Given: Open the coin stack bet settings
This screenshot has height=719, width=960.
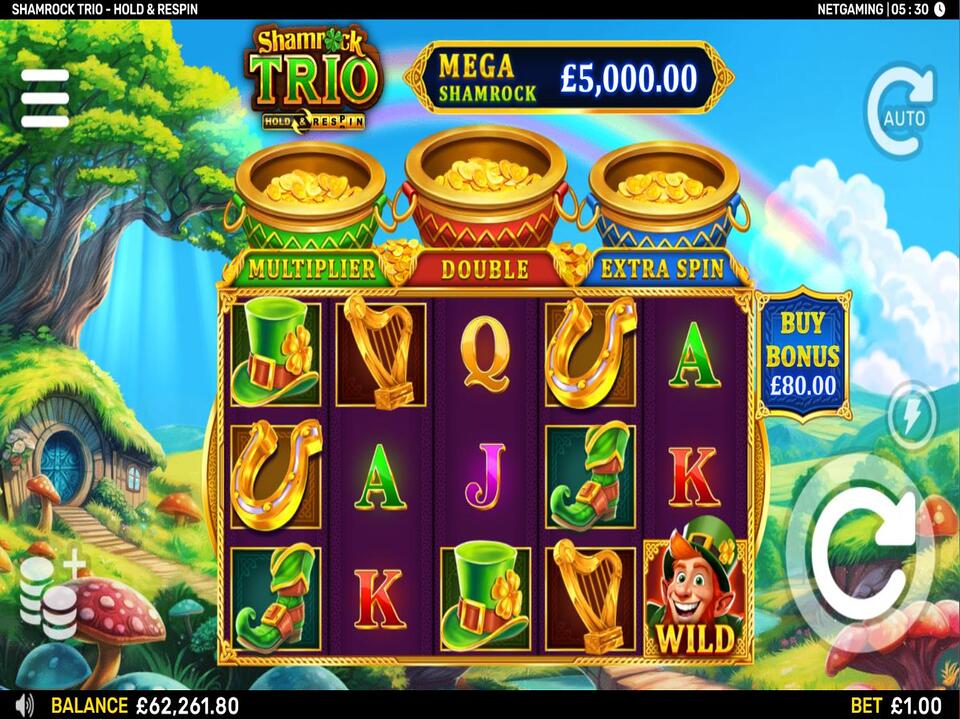Looking at the screenshot, I should click(50, 598).
